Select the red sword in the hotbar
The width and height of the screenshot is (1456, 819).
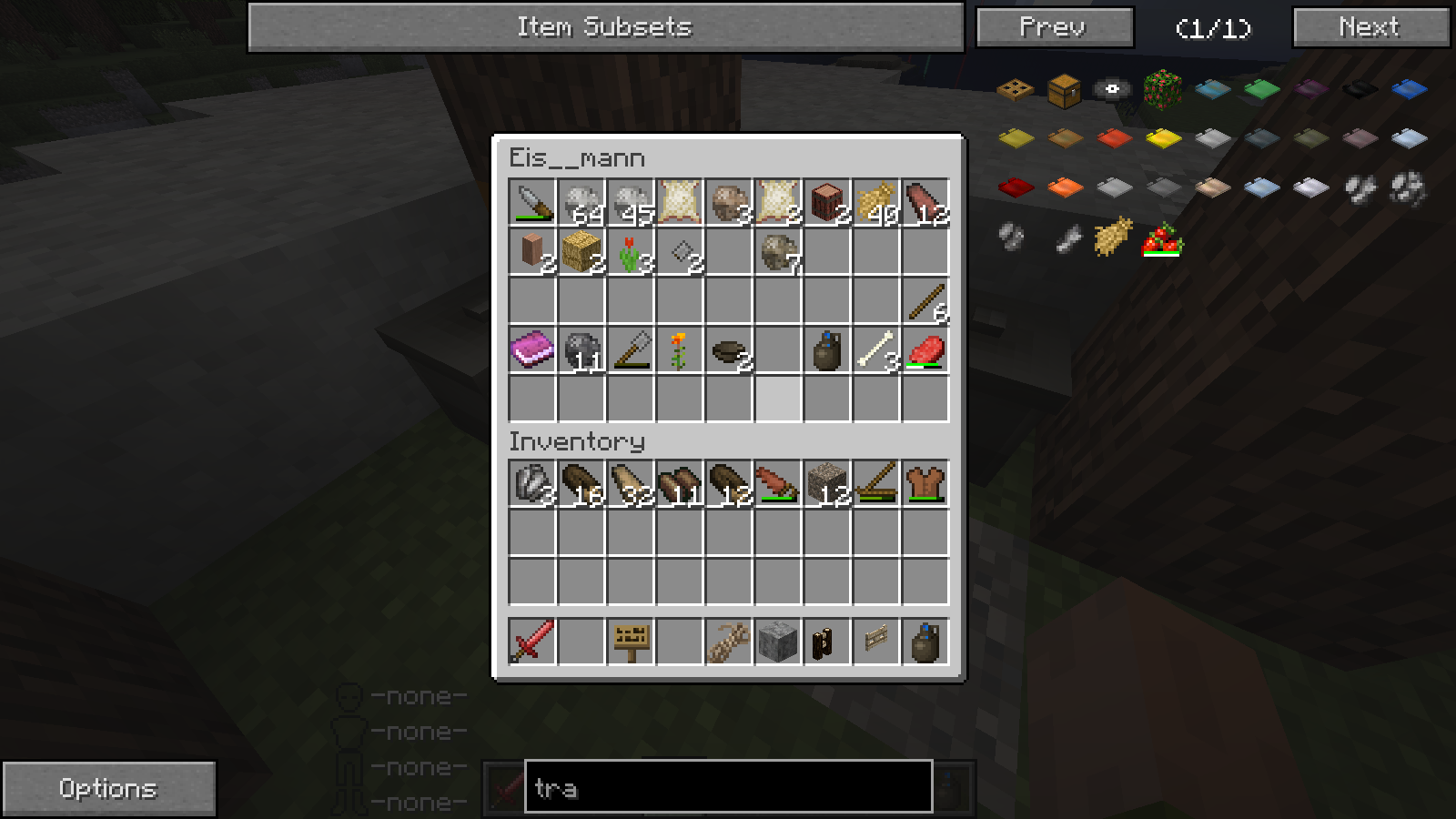[532, 642]
